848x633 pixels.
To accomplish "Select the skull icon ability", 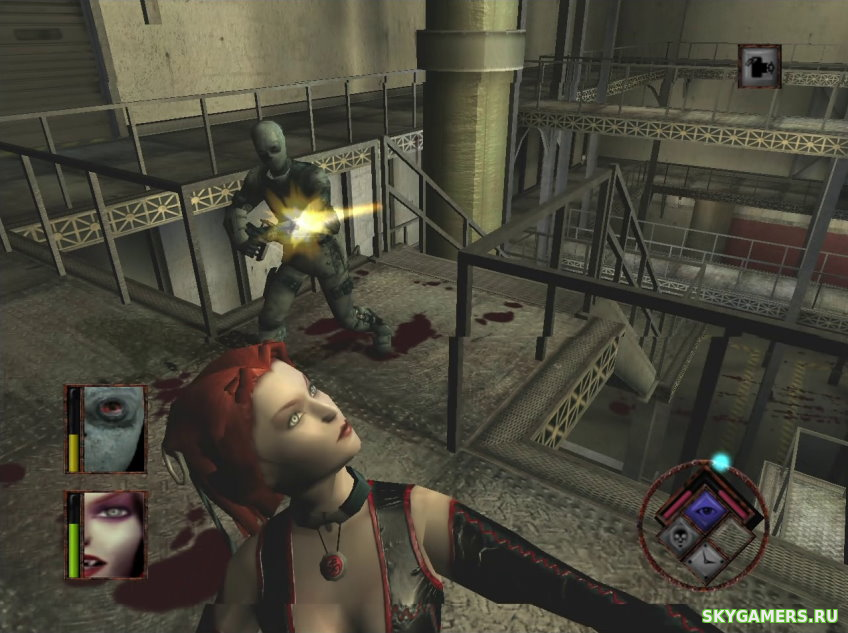I will pos(677,540).
